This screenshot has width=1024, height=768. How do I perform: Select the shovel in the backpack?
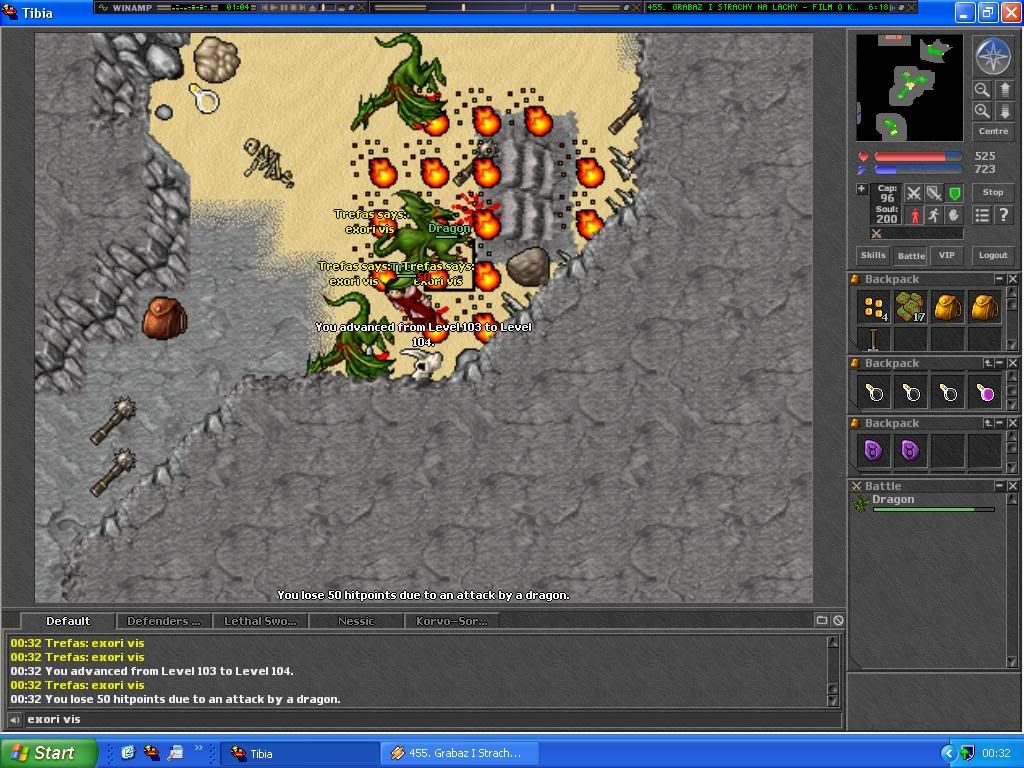click(x=873, y=339)
